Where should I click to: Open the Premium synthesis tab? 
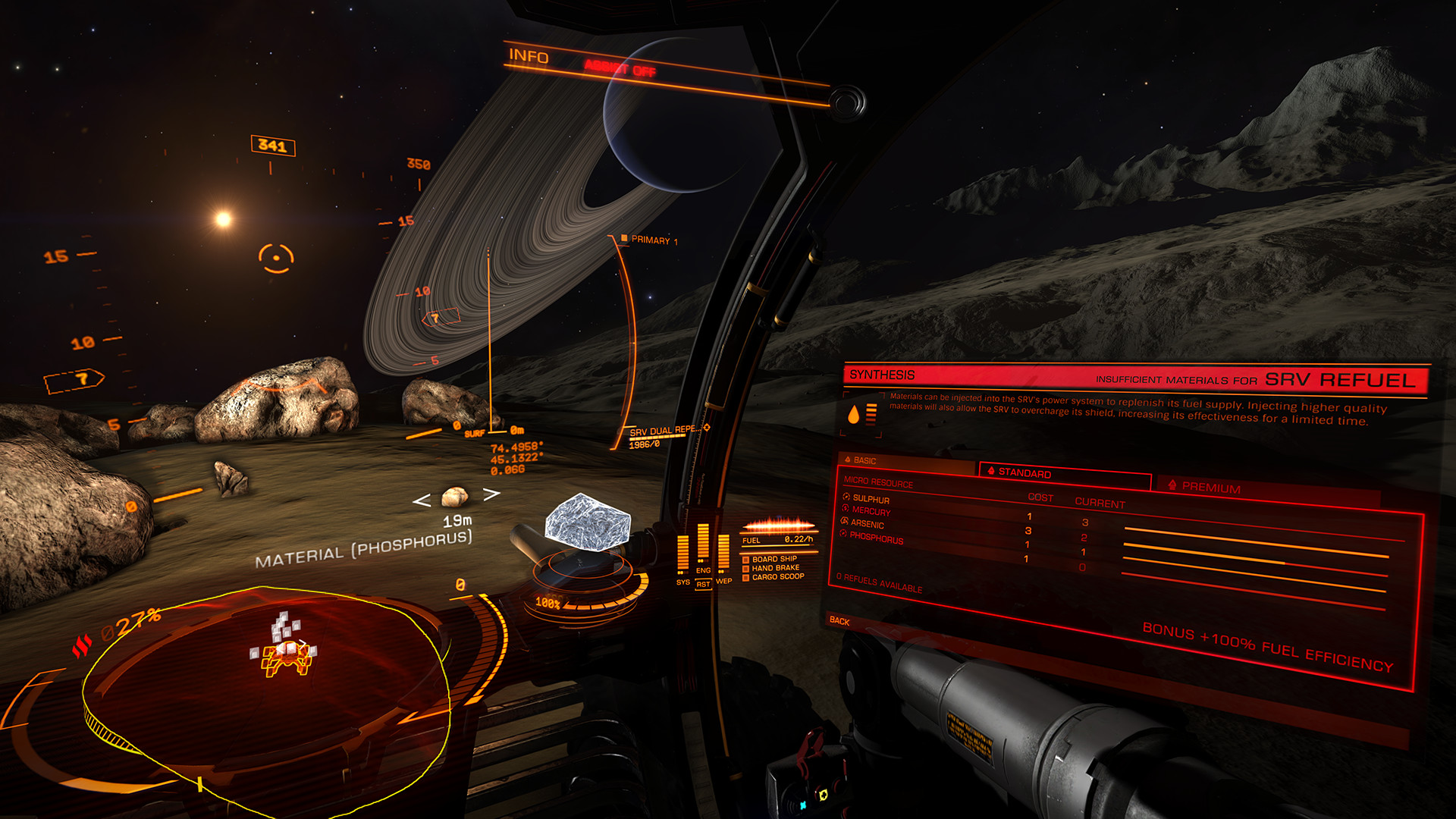[x=1211, y=488]
